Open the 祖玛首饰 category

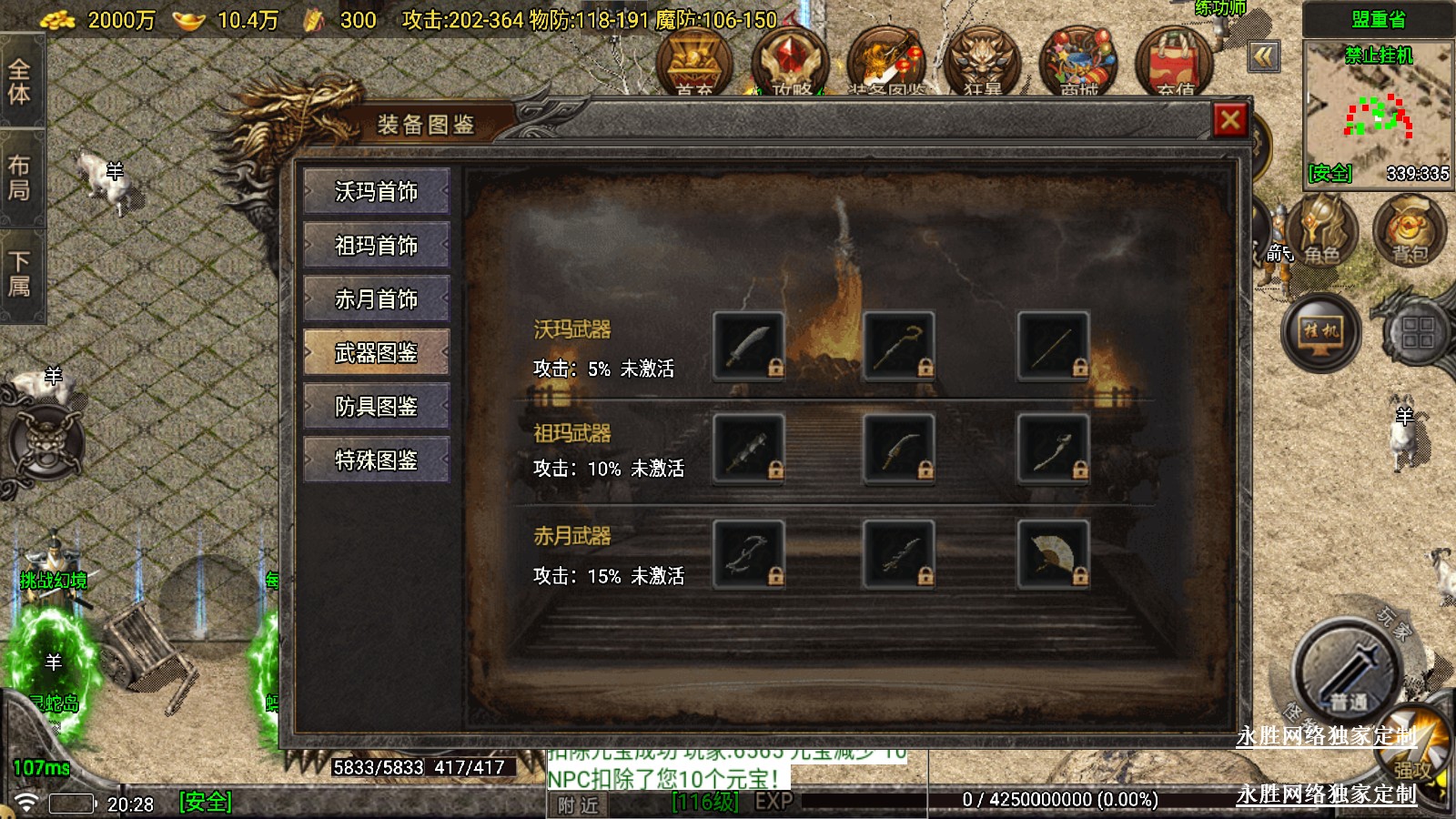click(376, 246)
